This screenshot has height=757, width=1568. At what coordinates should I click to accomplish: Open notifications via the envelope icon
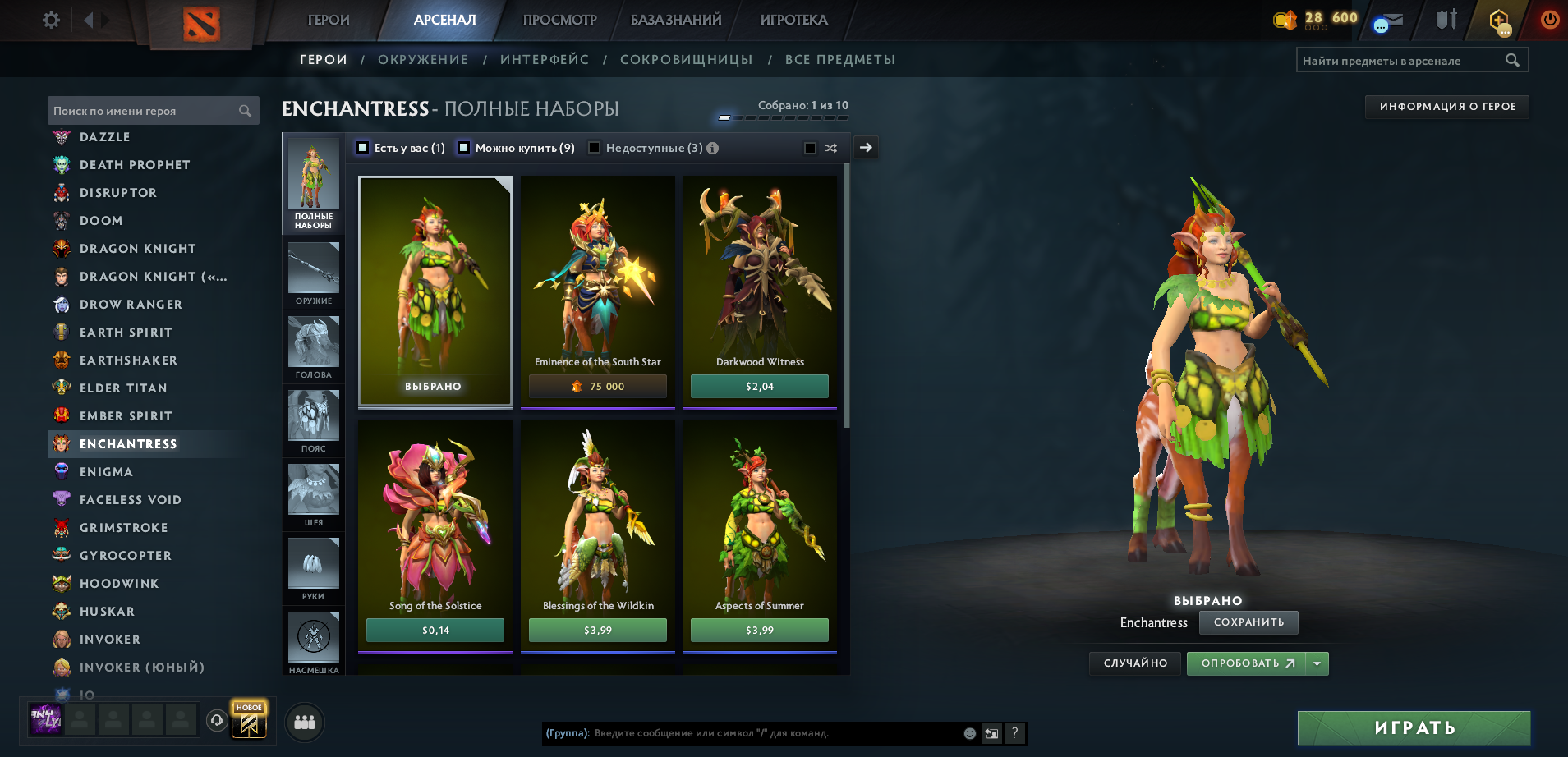pyautogui.click(x=1388, y=21)
